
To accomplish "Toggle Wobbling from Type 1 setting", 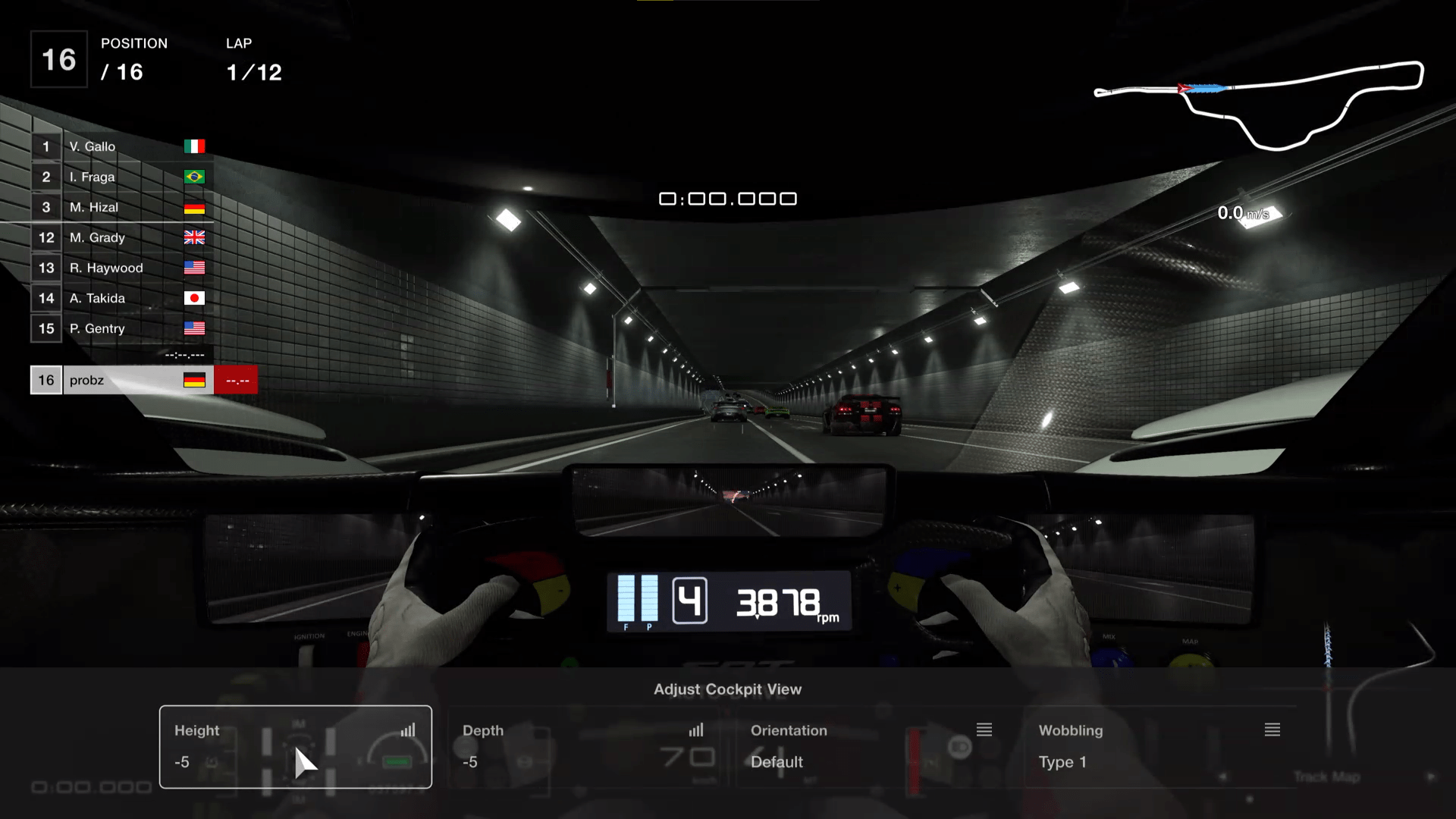I will pyautogui.click(x=1062, y=762).
